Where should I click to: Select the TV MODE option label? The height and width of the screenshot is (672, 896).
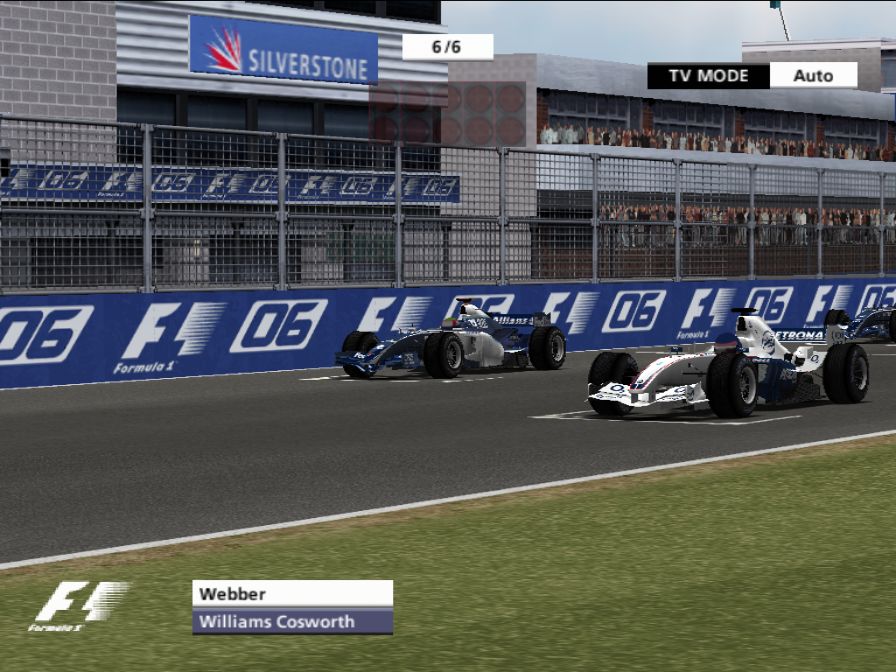(708, 75)
